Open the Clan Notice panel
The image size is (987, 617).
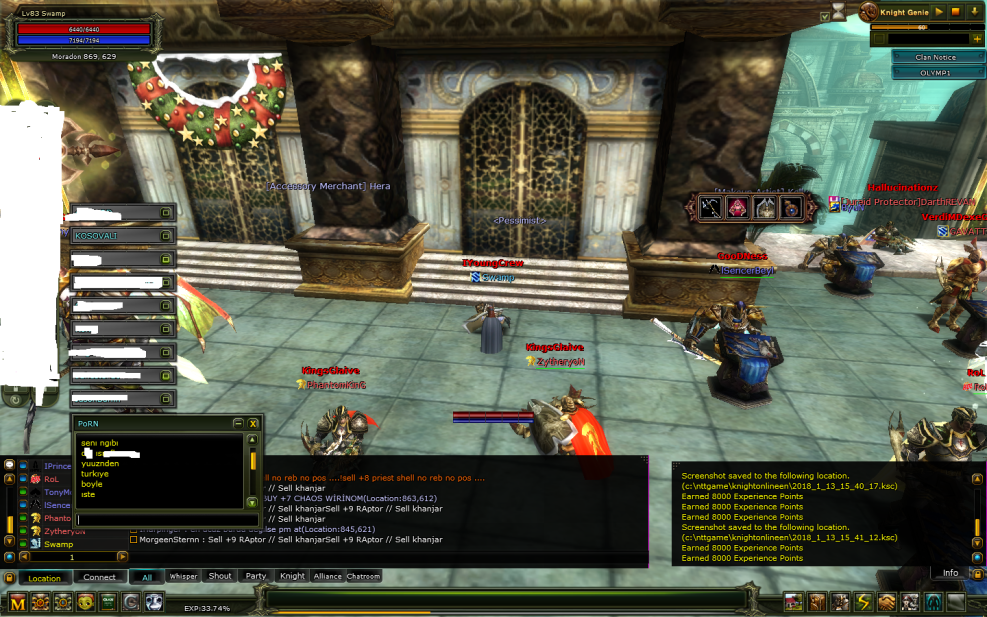(x=936, y=57)
